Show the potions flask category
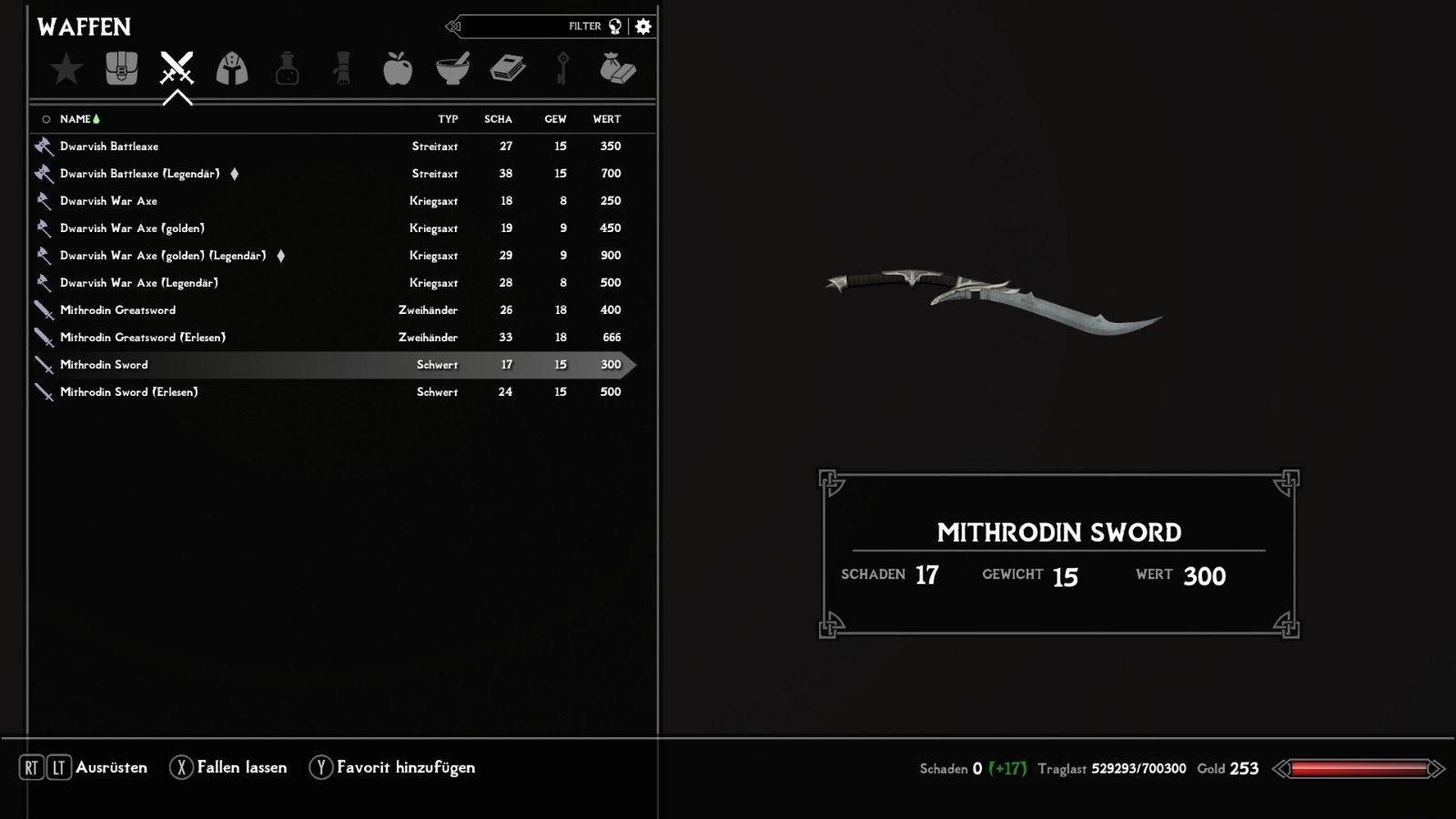 tap(288, 69)
